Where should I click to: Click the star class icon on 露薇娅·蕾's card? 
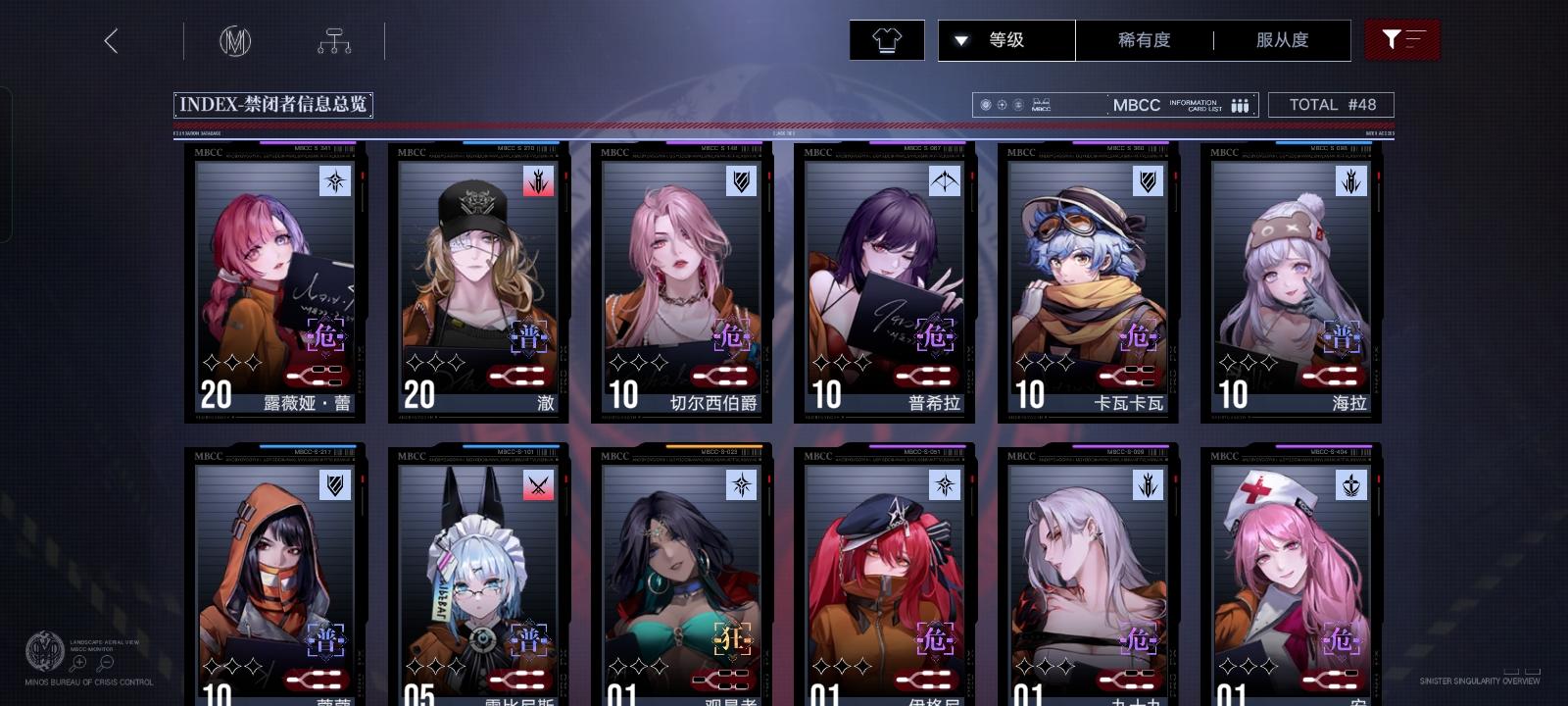[336, 182]
